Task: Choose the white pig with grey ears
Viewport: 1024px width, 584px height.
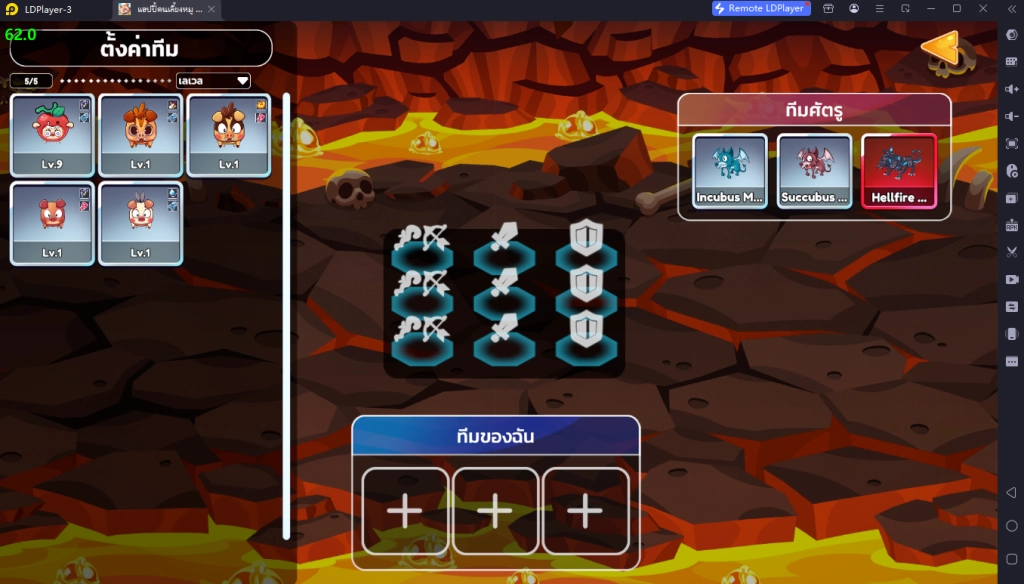Action: click(140, 223)
